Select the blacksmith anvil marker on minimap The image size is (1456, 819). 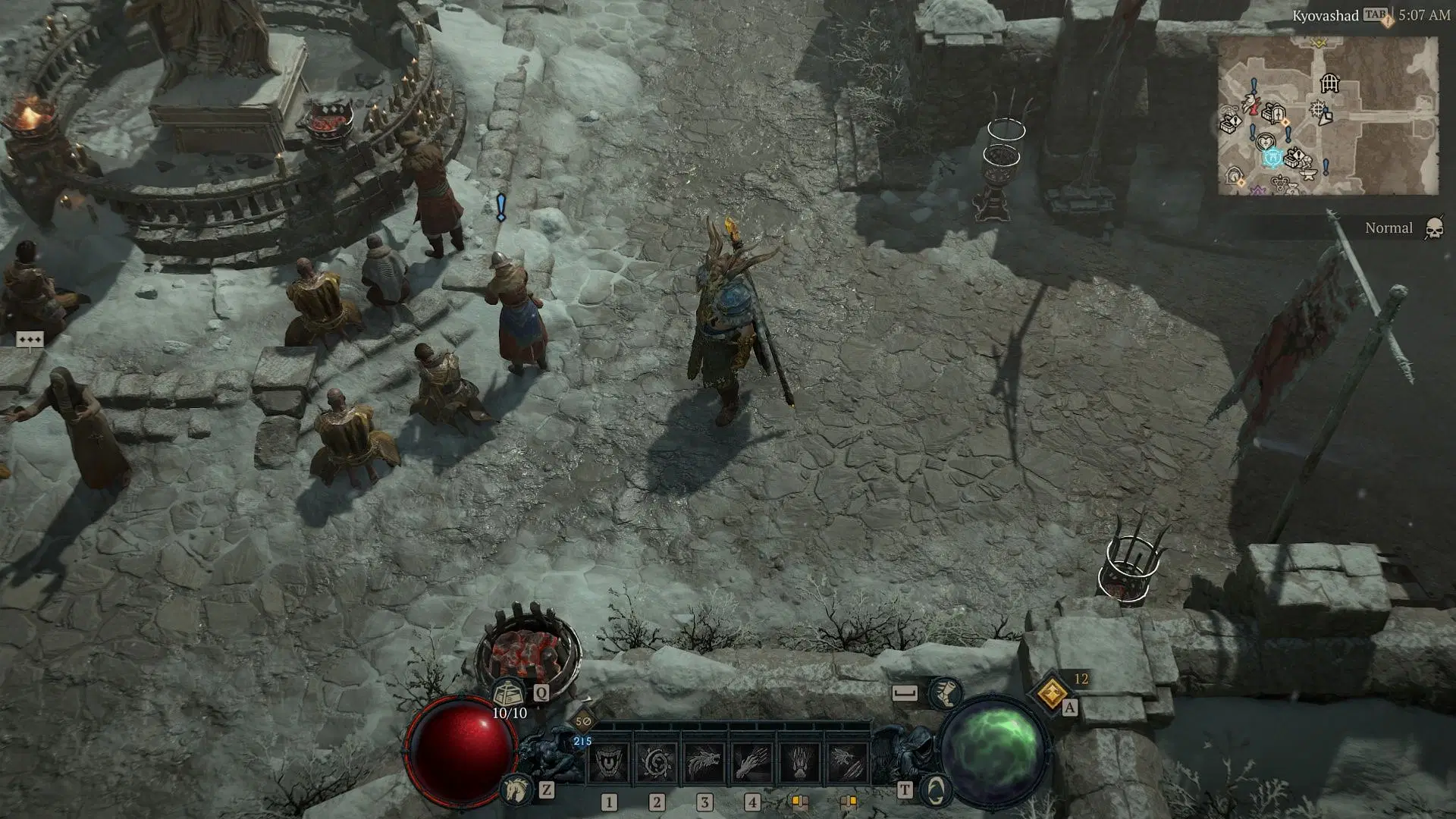(1307, 174)
